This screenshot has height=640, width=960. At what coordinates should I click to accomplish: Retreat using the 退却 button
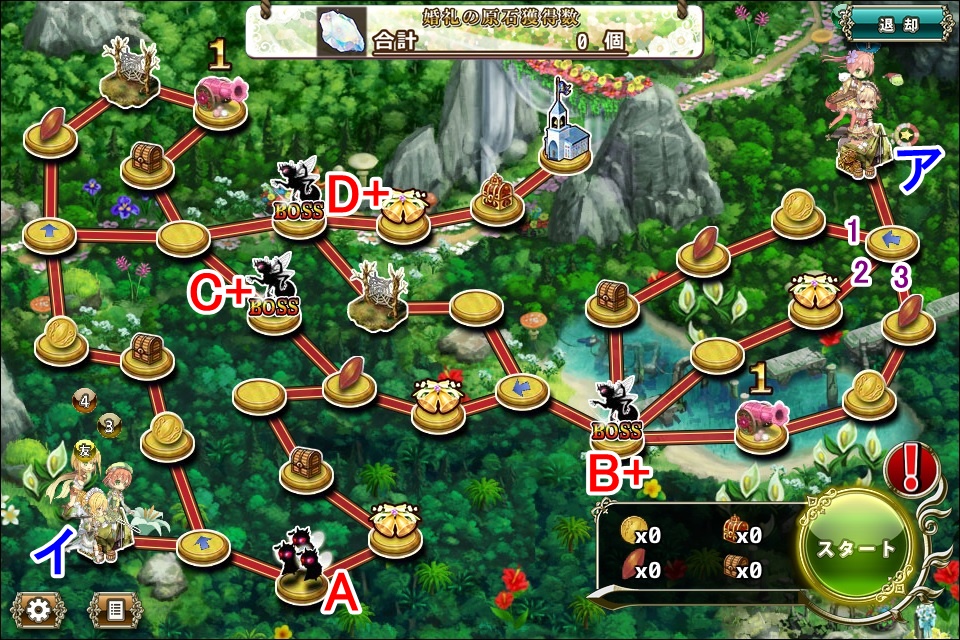pos(893,24)
